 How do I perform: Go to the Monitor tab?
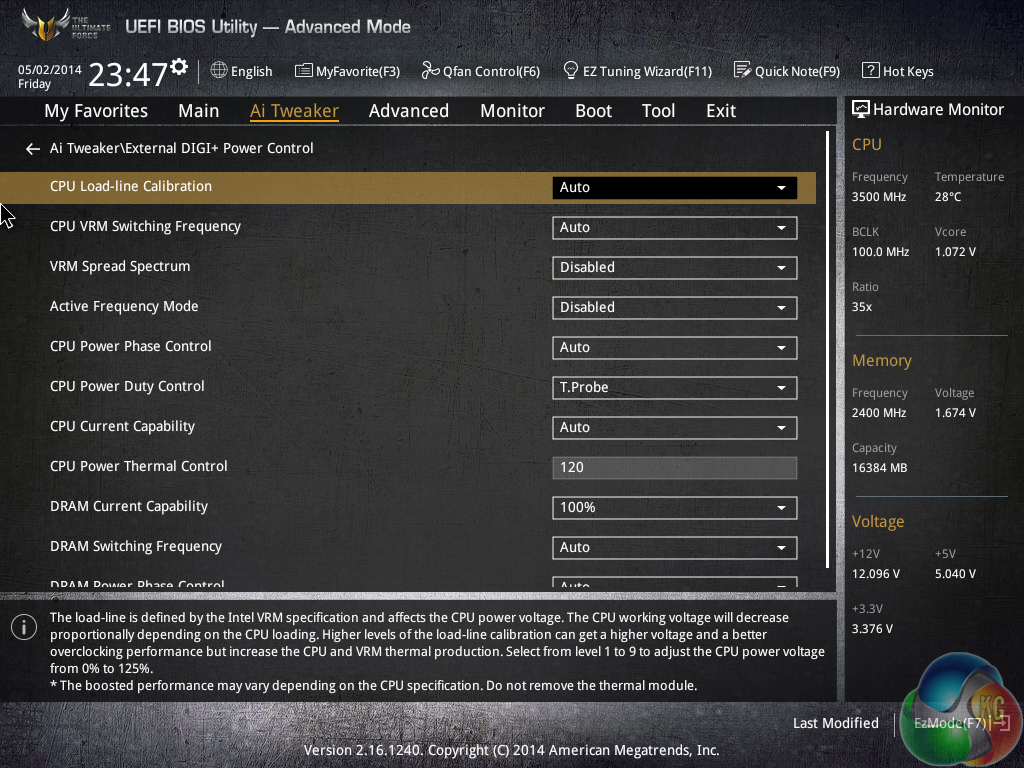(x=512, y=111)
